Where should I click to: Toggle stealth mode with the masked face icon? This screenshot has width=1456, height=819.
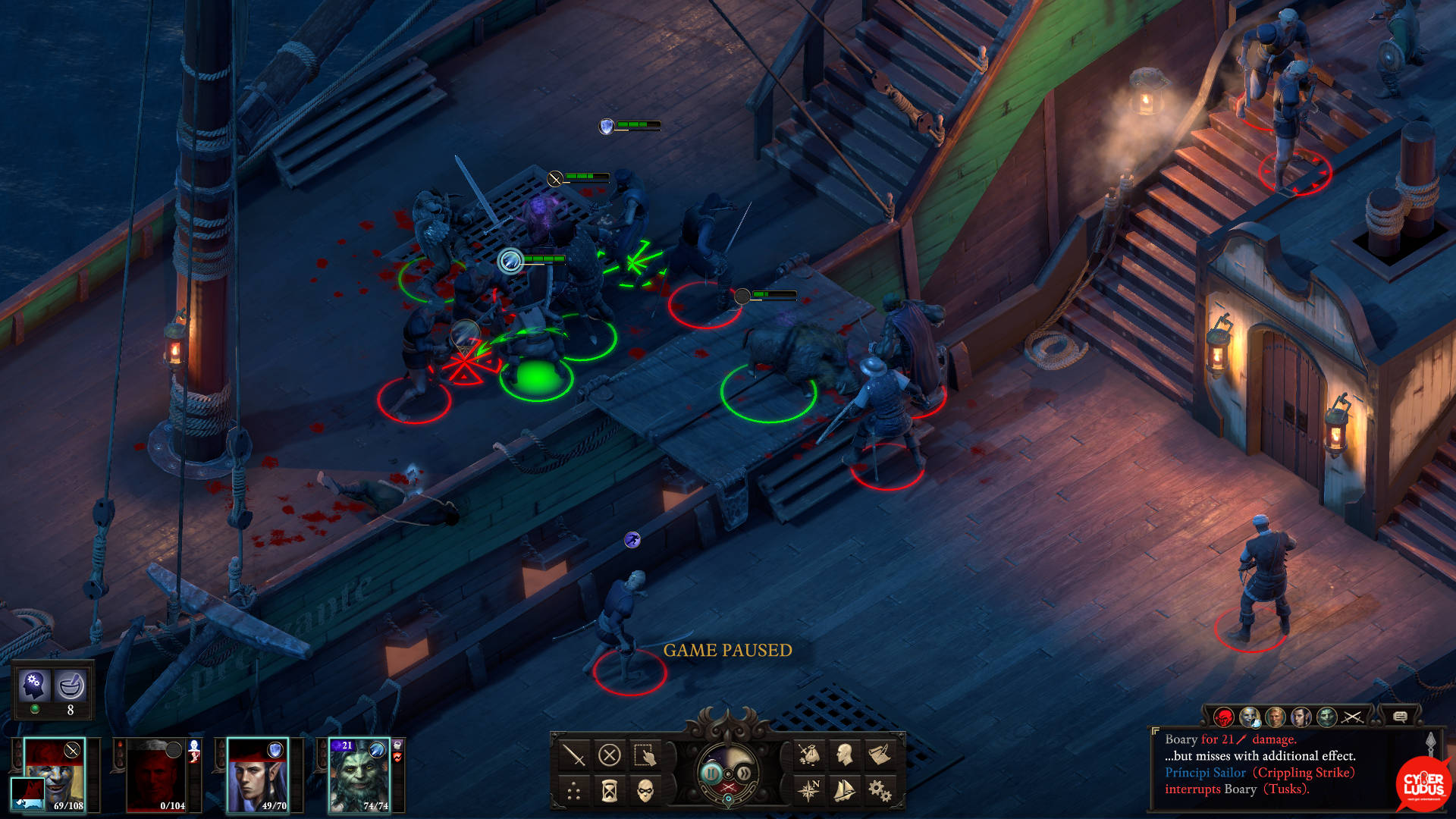click(x=645, y=792)
